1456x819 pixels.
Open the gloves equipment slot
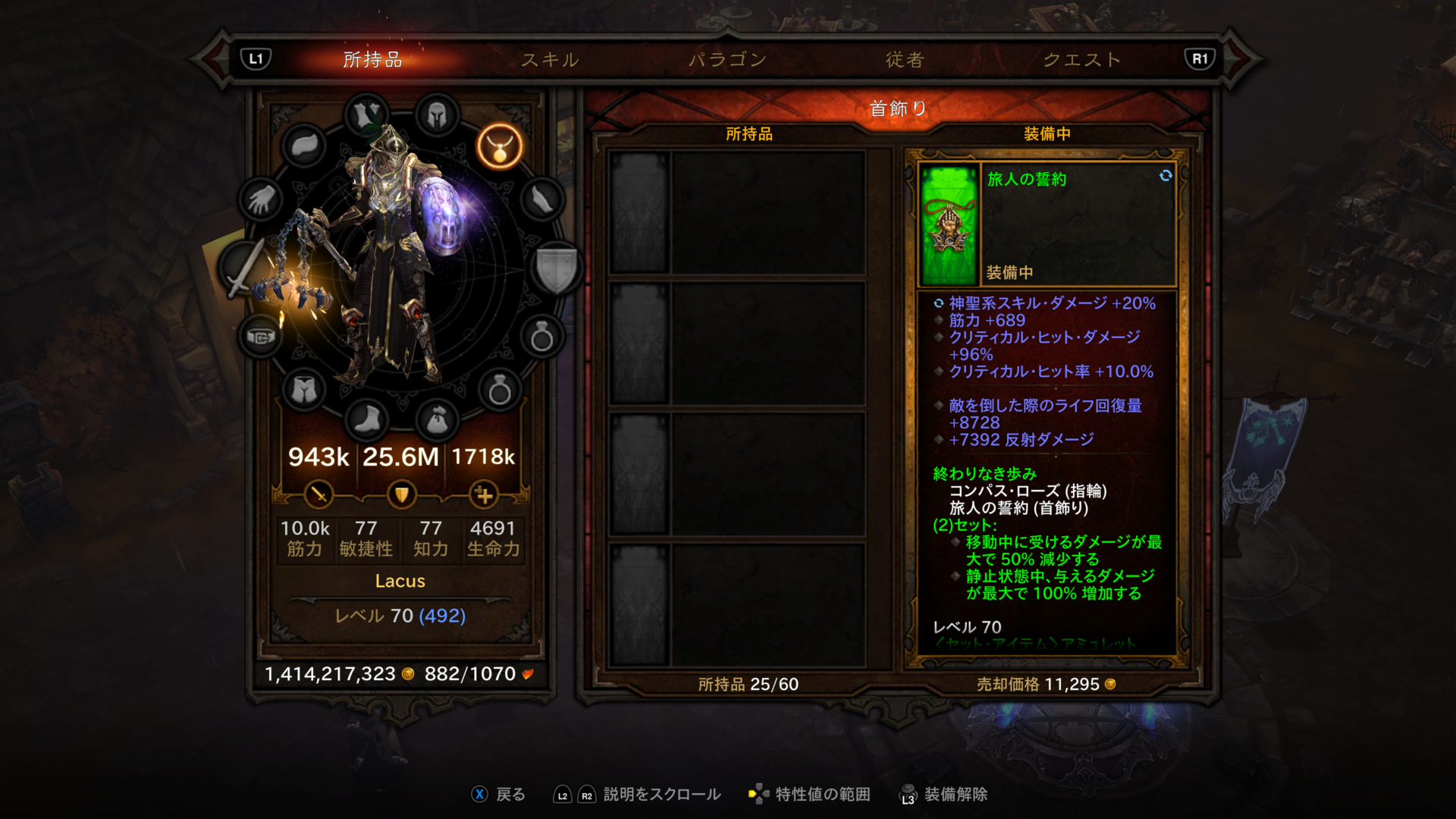(x=261, y=201)
